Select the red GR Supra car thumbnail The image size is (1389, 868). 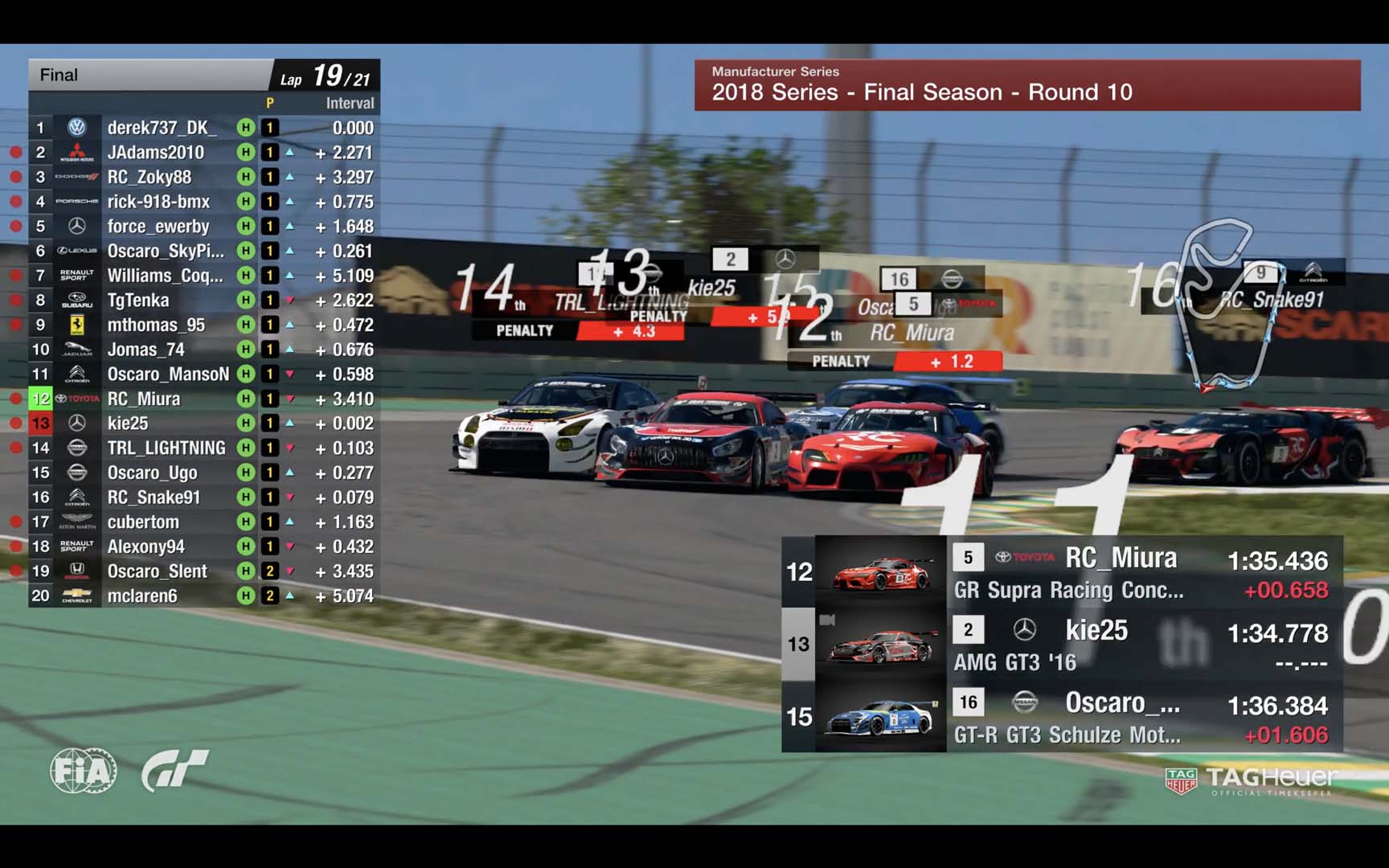881,571
